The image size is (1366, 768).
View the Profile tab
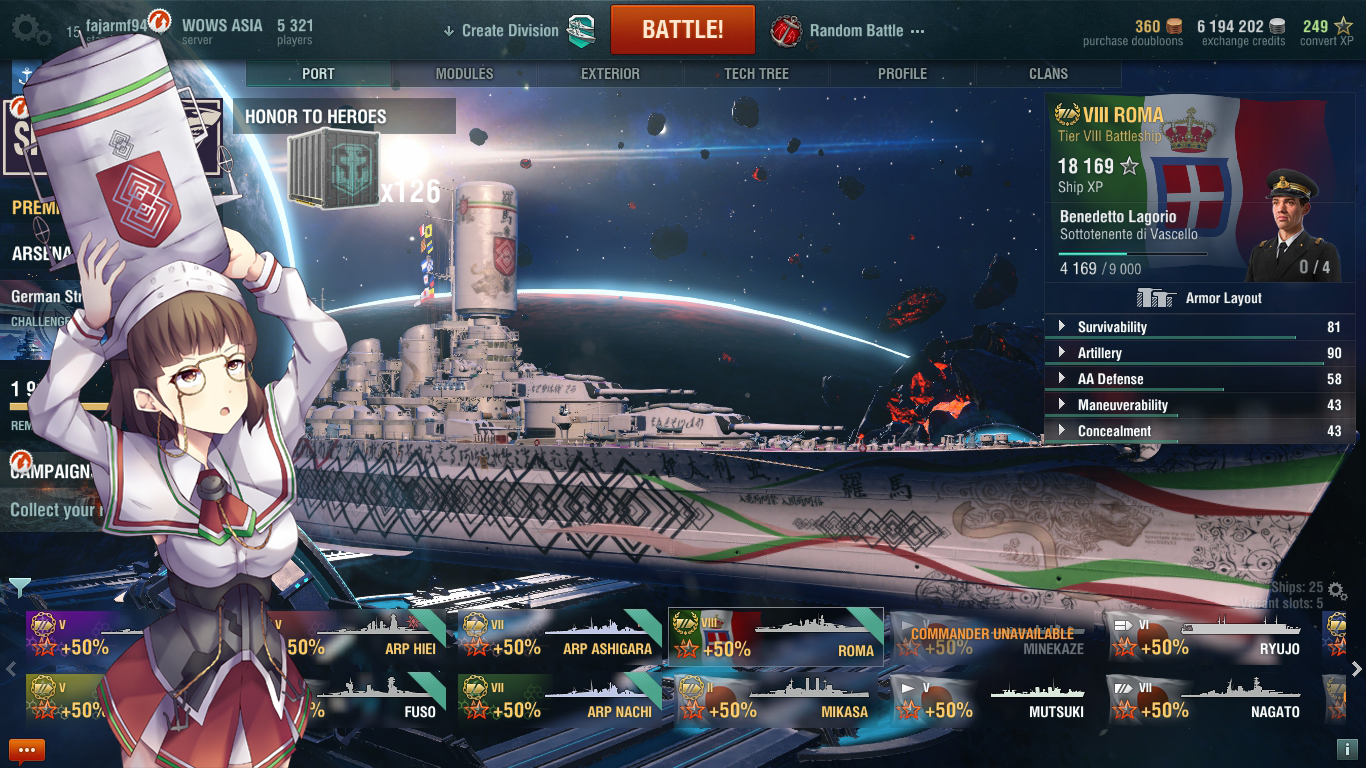point(902,74)
